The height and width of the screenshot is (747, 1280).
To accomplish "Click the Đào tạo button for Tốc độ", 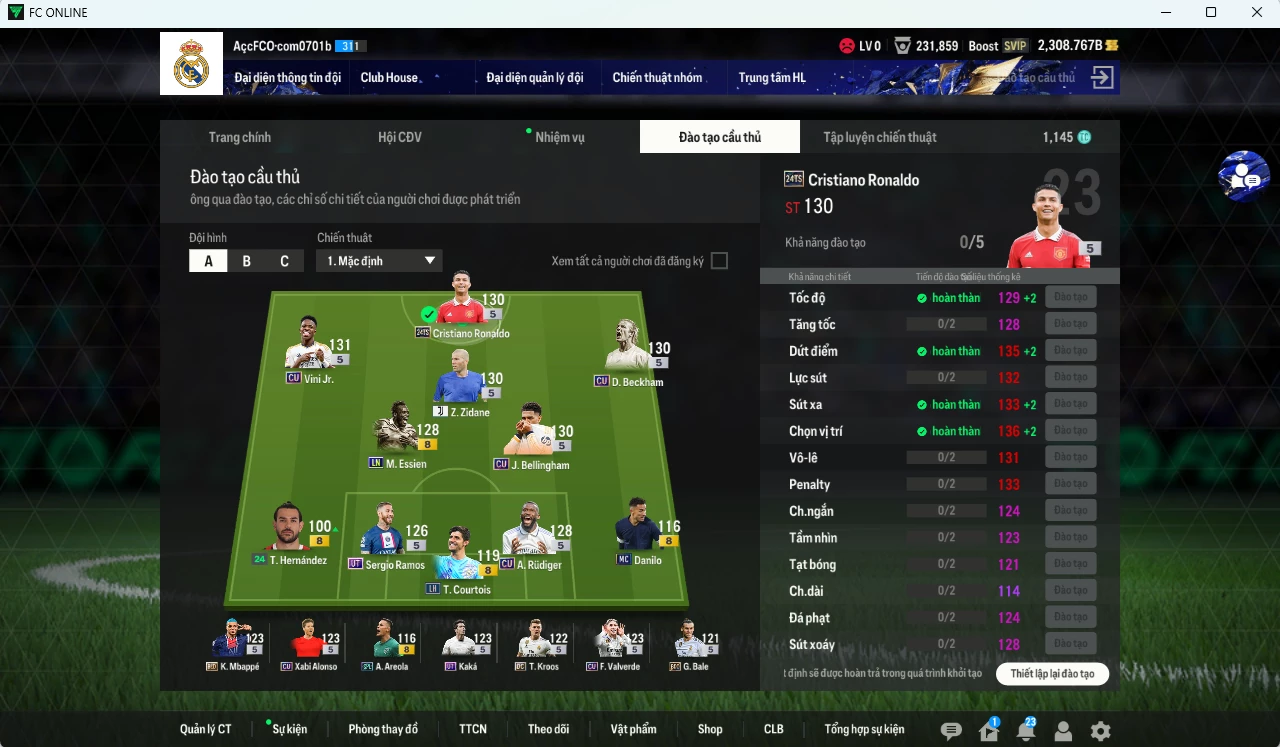I will (1070, 296).
